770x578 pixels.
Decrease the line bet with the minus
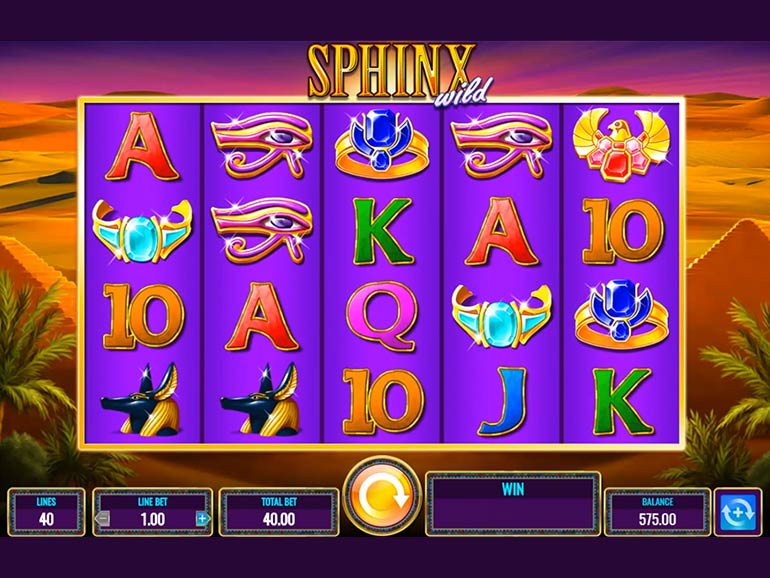102,518
